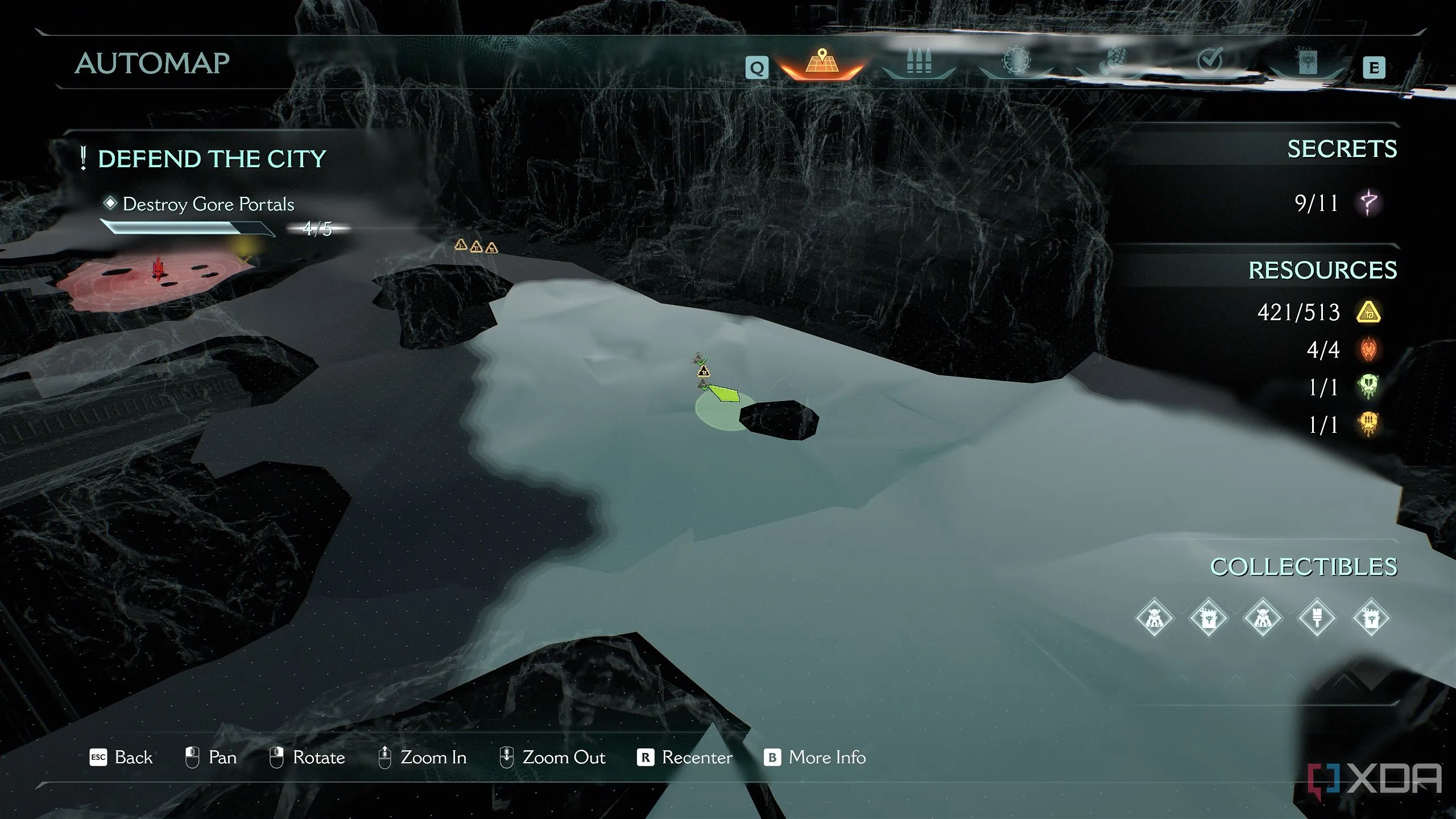Select the red Gore Portal map marker
Image resolution: width=1456 pixels, height=819 pixels.
point(158,268)
